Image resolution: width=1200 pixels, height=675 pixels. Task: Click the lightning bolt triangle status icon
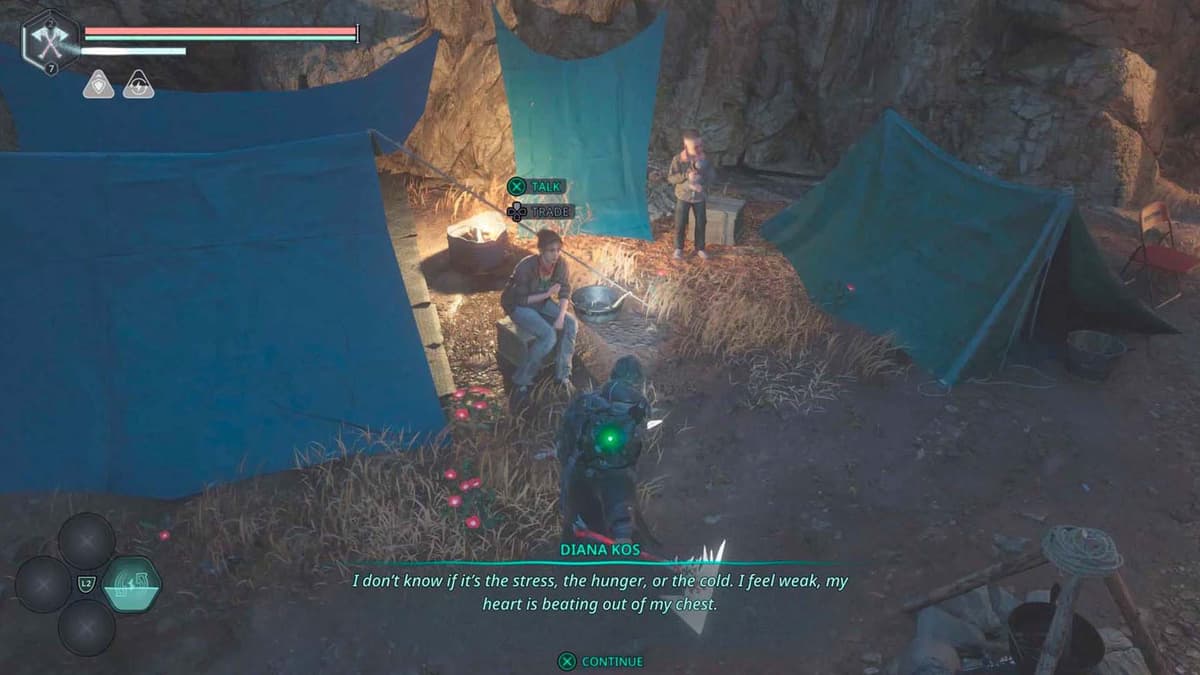click(138, 85)
